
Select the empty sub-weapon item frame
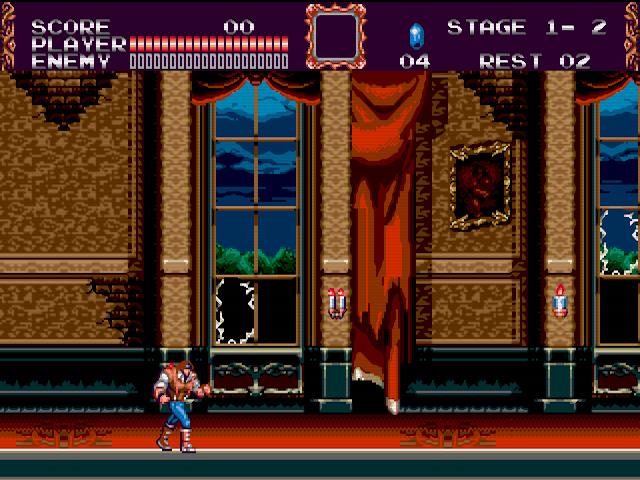point(335,37)
